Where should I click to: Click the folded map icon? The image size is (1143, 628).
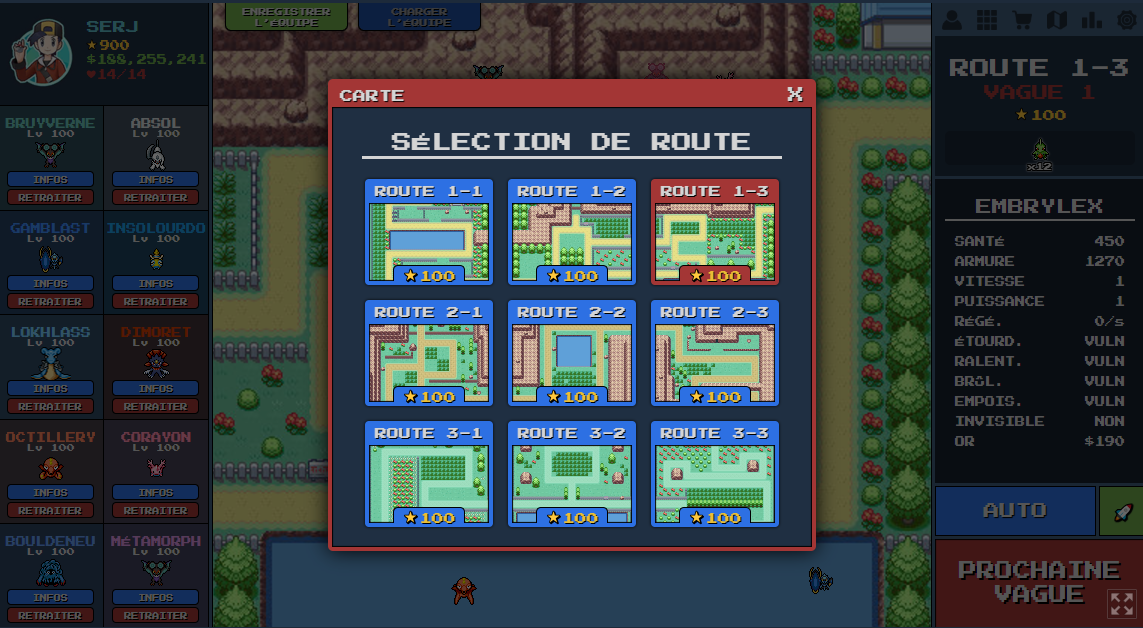(1056, 20)
